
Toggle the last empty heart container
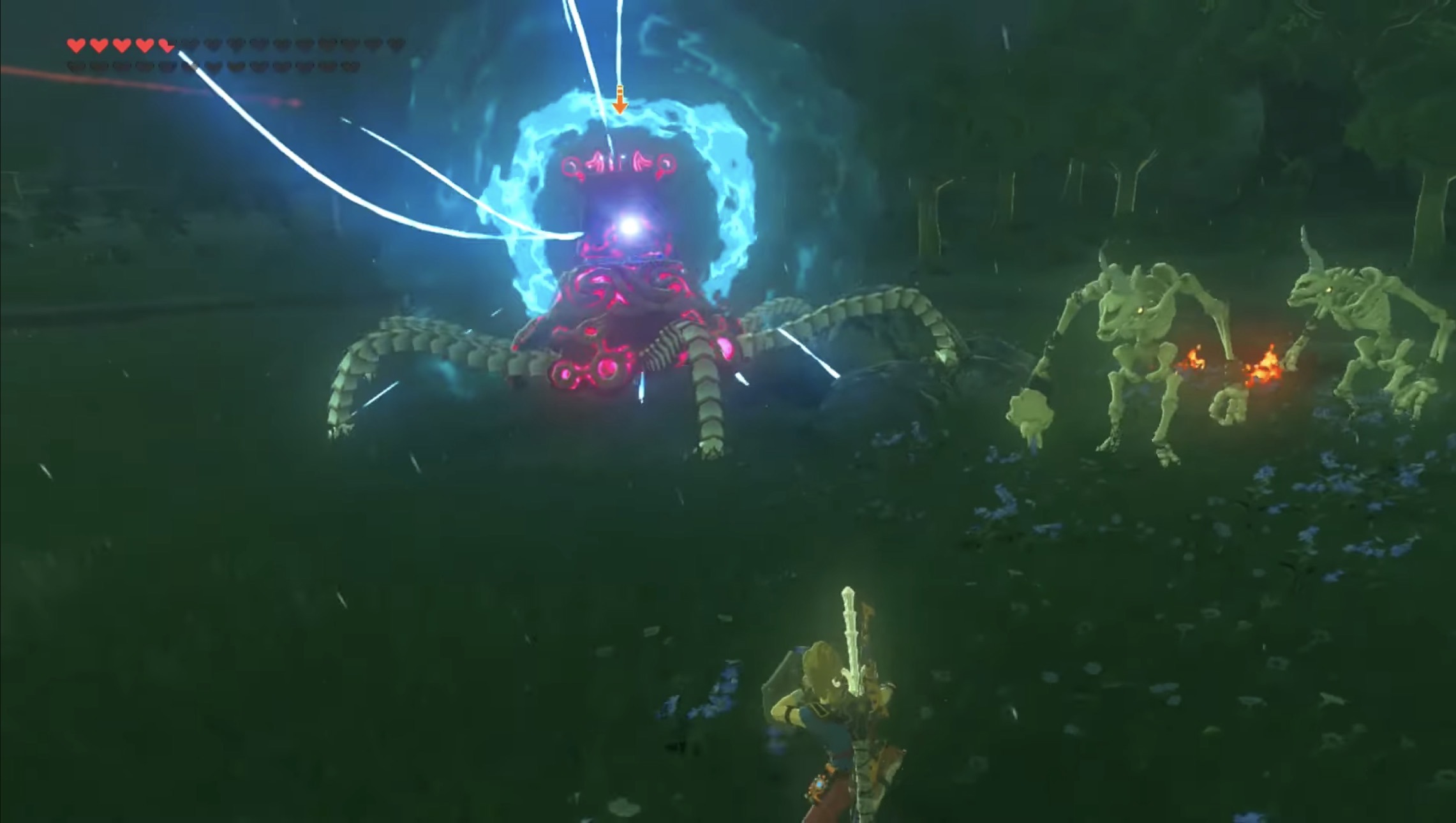click(350, 64)
